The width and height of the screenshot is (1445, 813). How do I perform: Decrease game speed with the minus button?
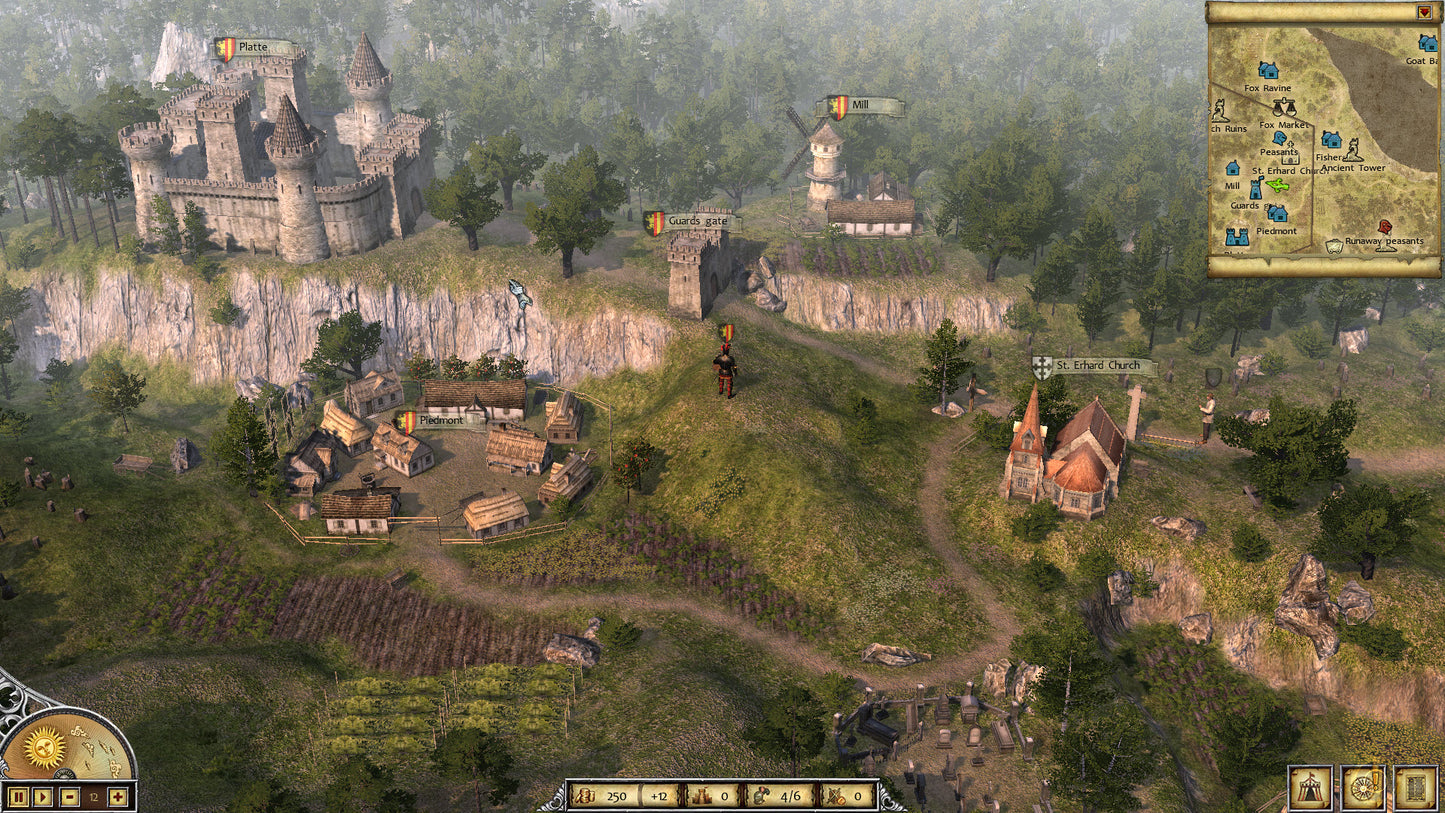pos(69,797)
